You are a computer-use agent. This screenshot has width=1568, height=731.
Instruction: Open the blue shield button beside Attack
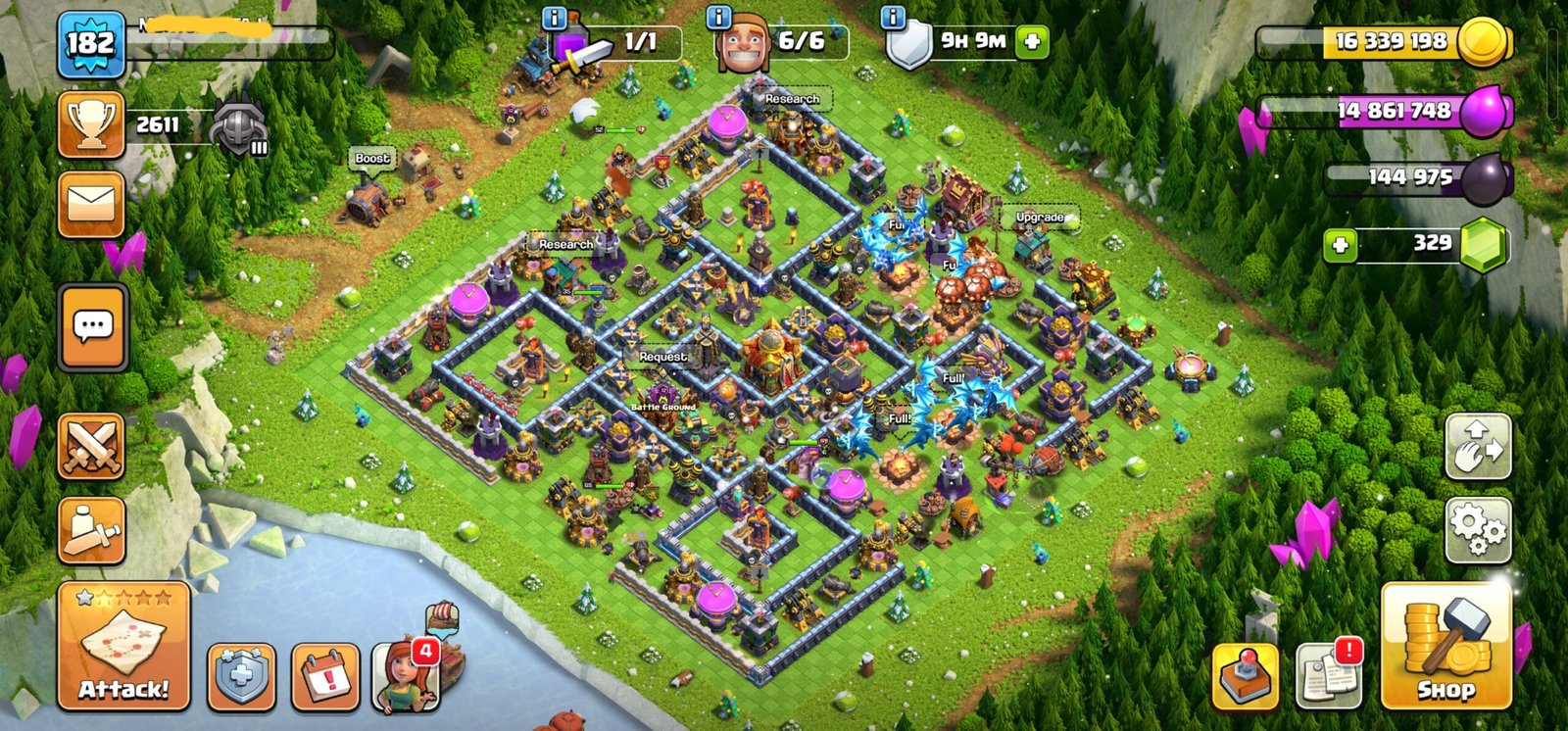pyautogui.click(x=241, y=677)
